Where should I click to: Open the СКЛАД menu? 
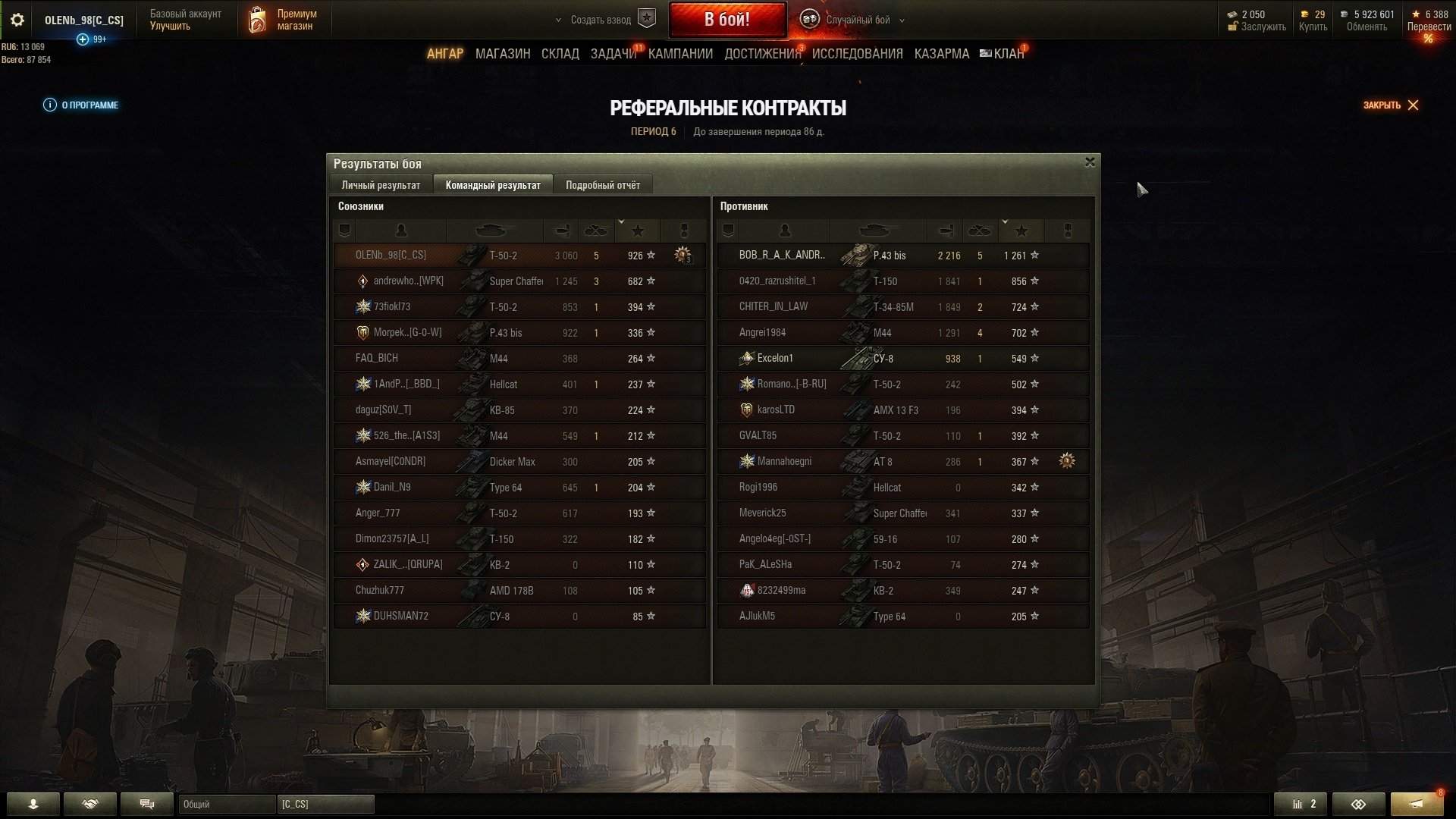click(560, 54)
